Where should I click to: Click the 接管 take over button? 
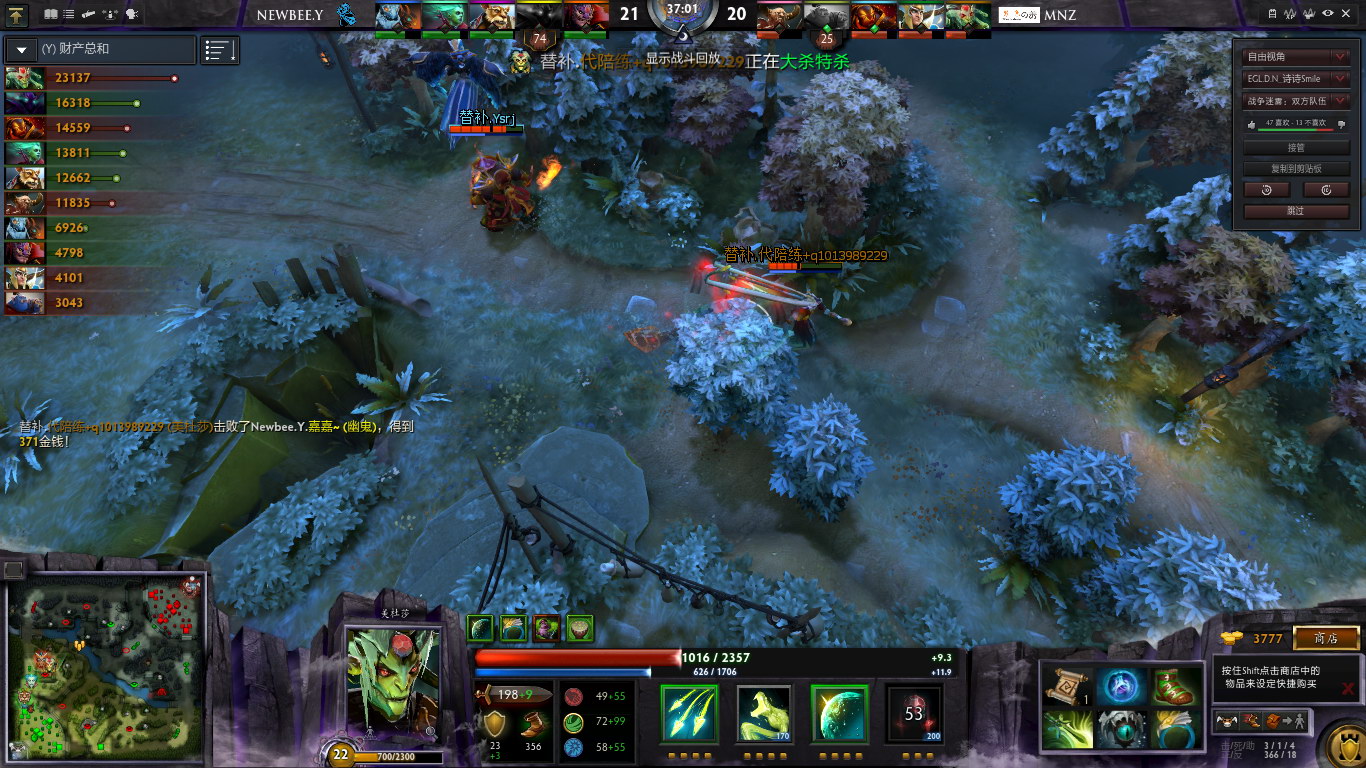[1296, 147]
